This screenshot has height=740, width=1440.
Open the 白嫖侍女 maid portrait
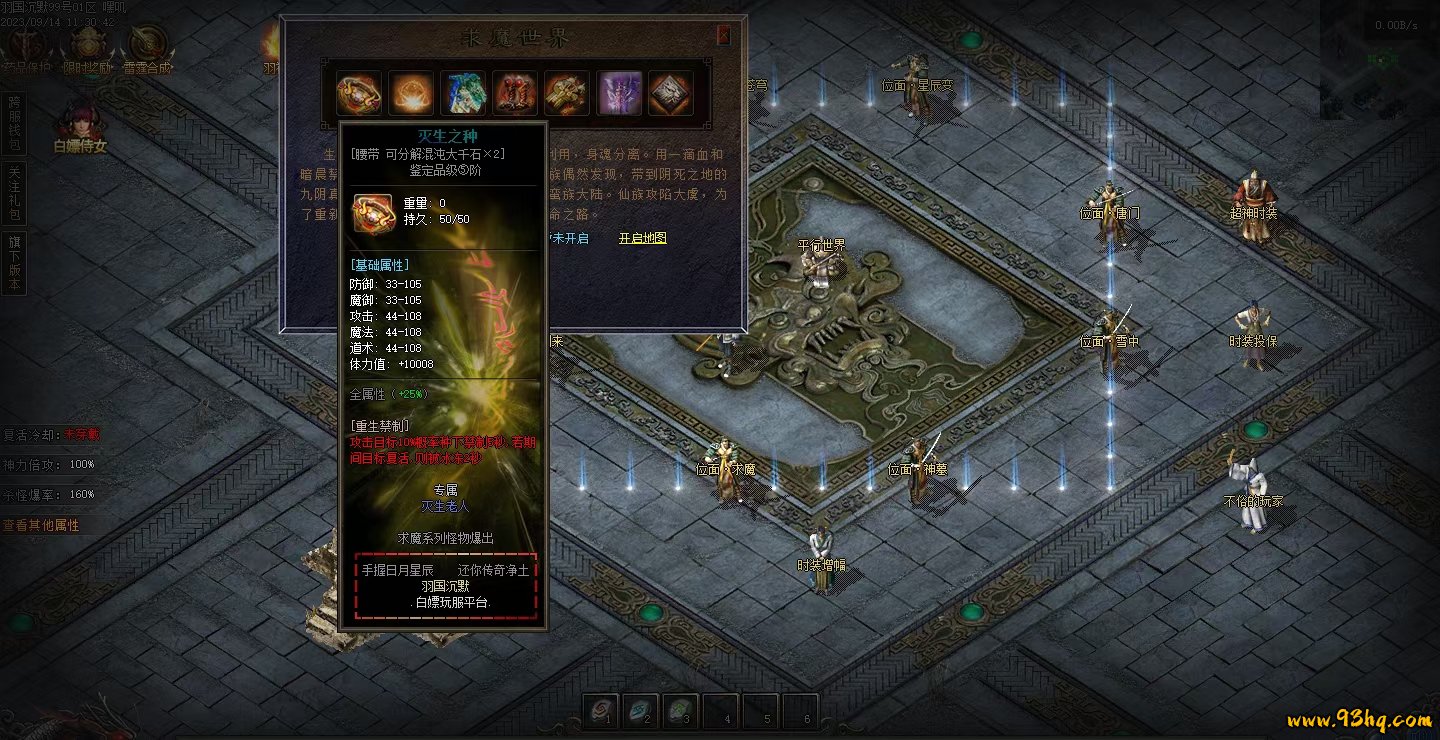[x=79, y=127]
